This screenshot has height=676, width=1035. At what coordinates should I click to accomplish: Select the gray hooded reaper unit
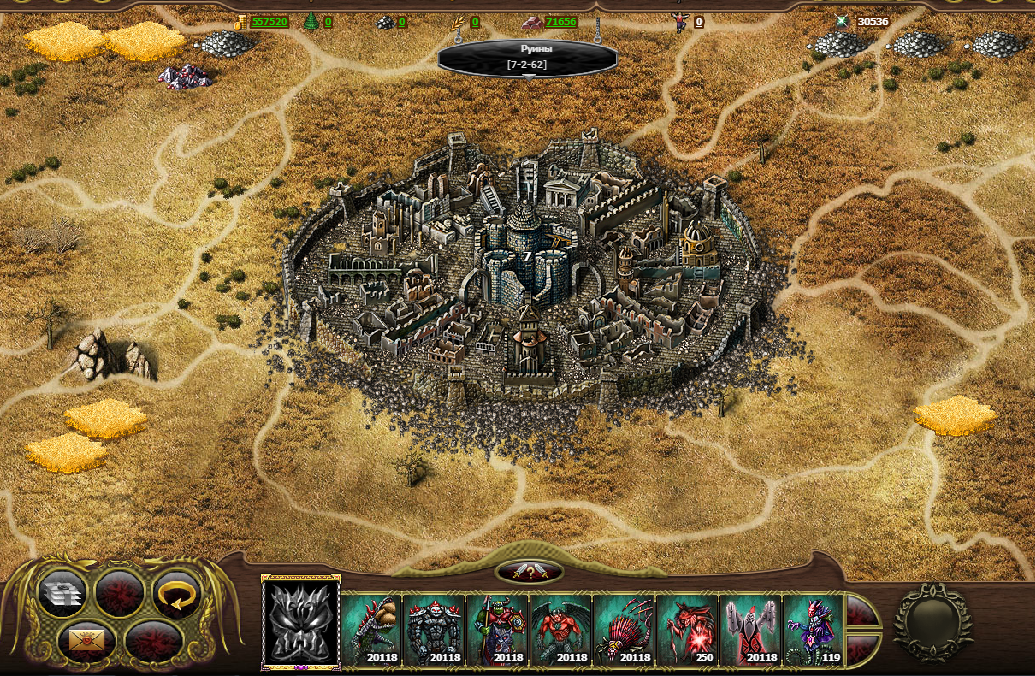click(x=750, y=630)
